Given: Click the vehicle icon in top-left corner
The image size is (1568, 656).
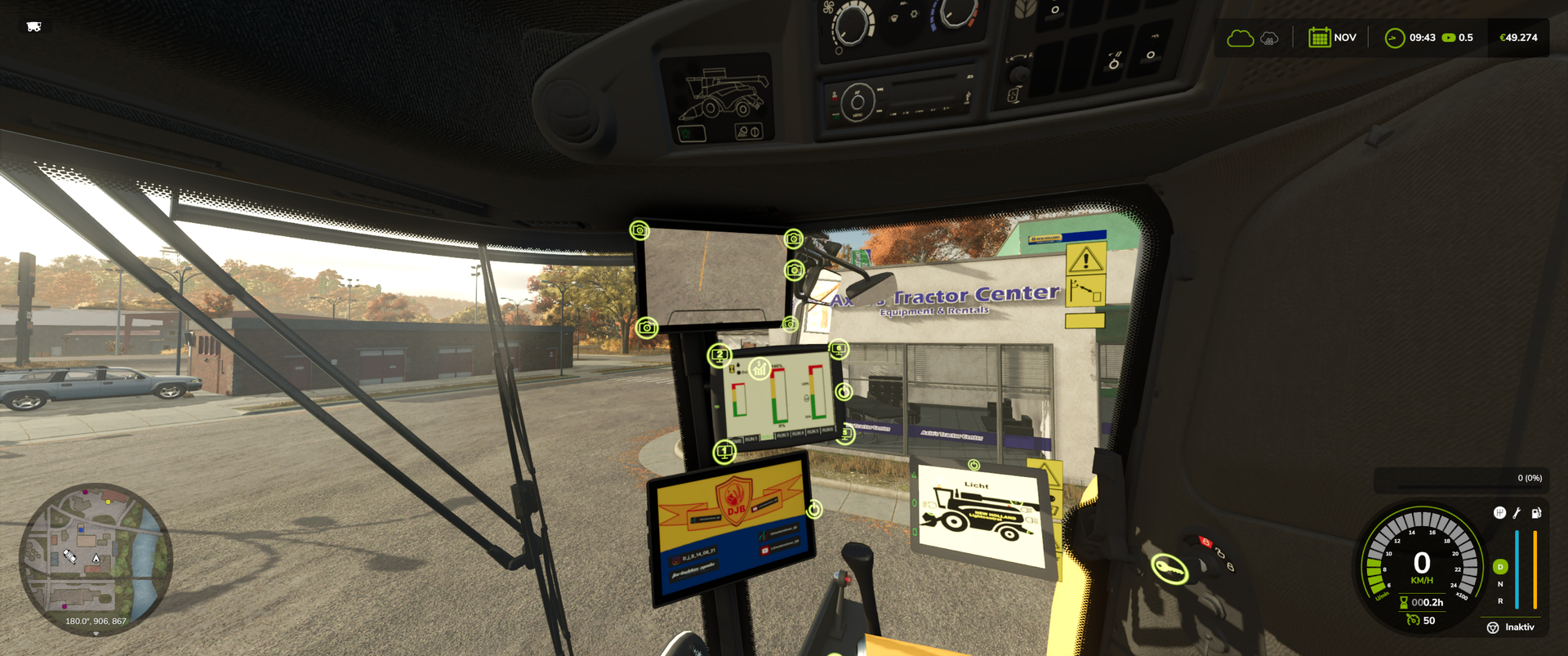Looking at the screenshot, I should [x=33, y=27].
